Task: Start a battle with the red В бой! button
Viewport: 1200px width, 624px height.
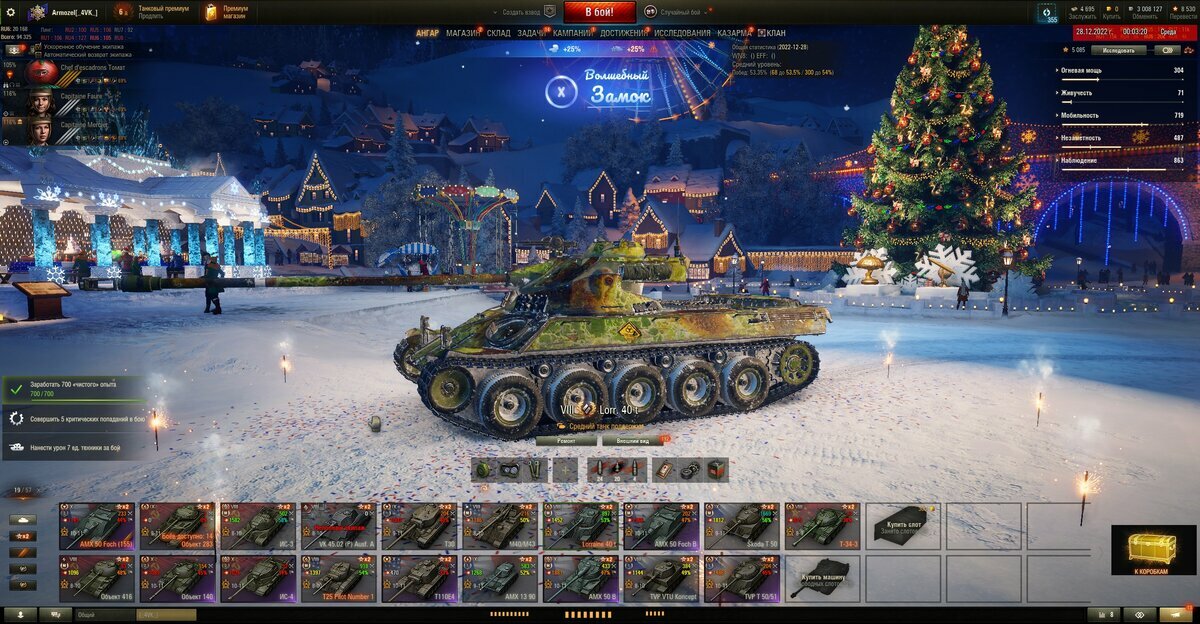Action: [599, 12]
